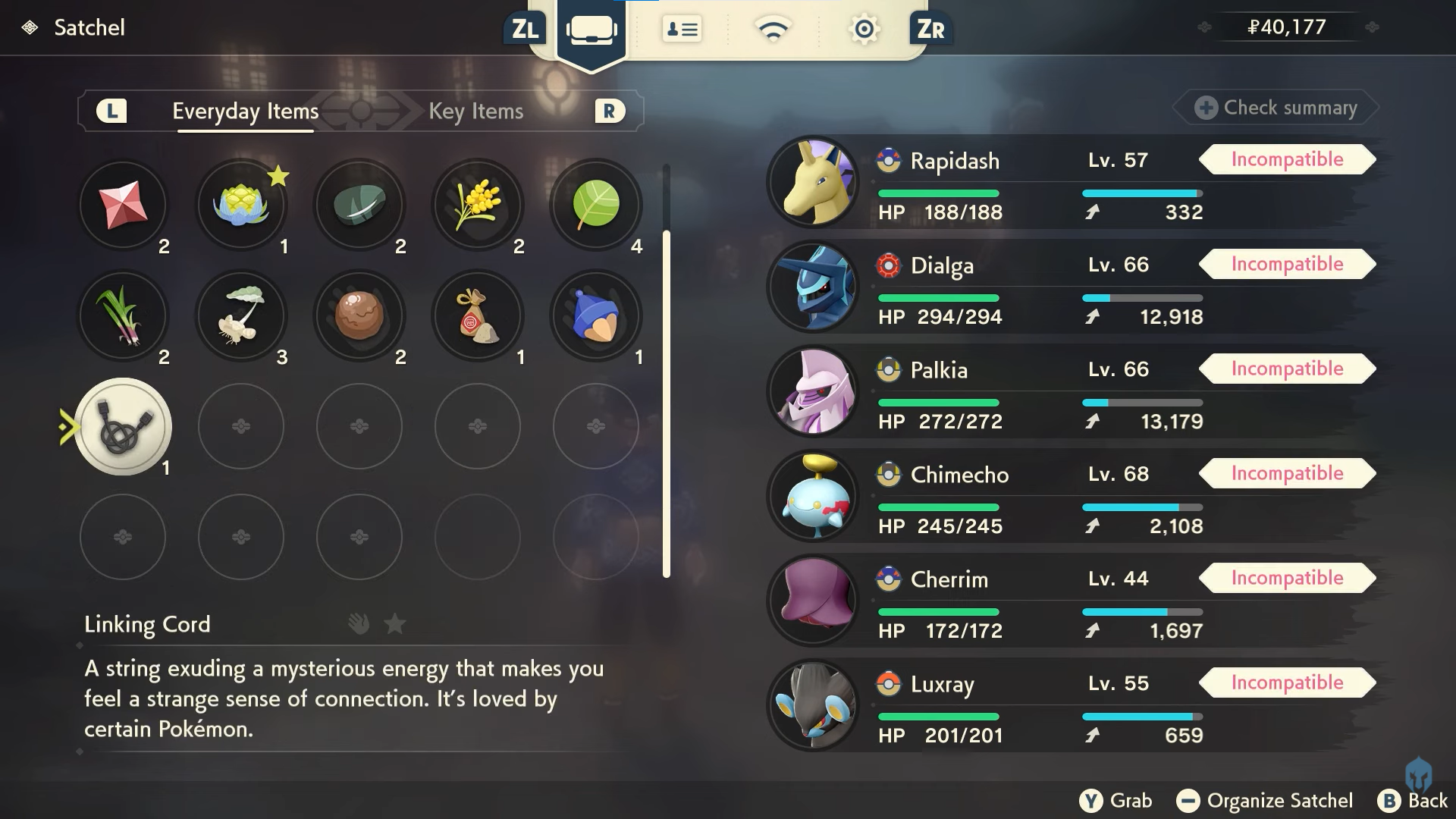The height and width of the screenshot is (819, 1456).
Task: Select the green leaf item
Action: (x=596, y=205)
